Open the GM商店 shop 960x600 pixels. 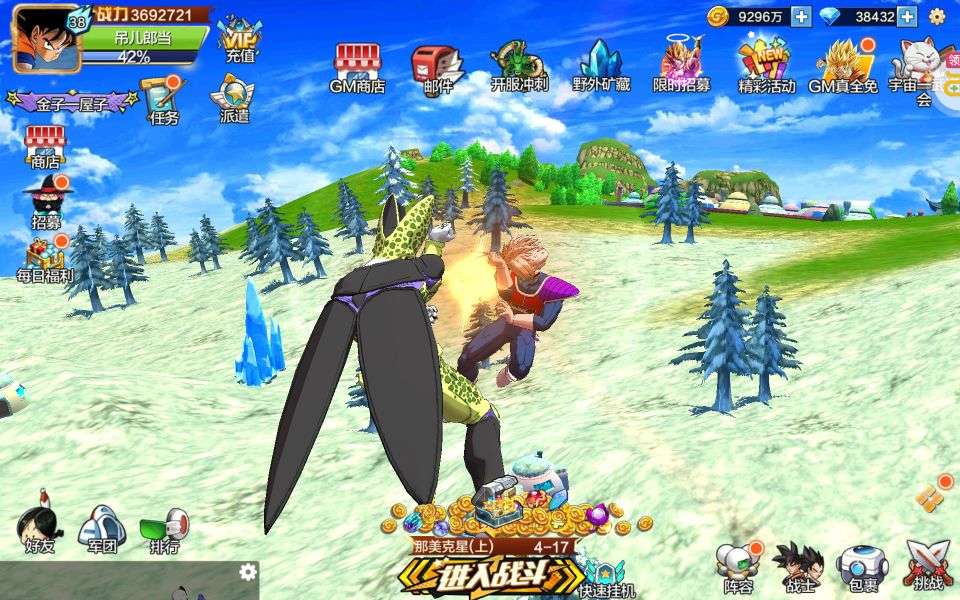click(x=357, y=66)
